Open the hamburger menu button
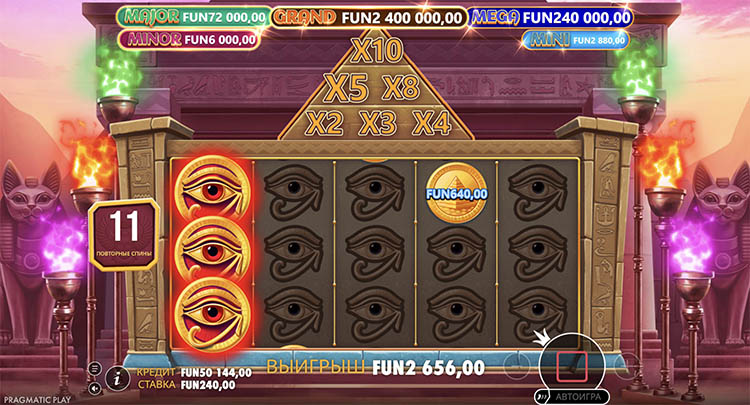This screenshot has height=405, width=750. 95,368
